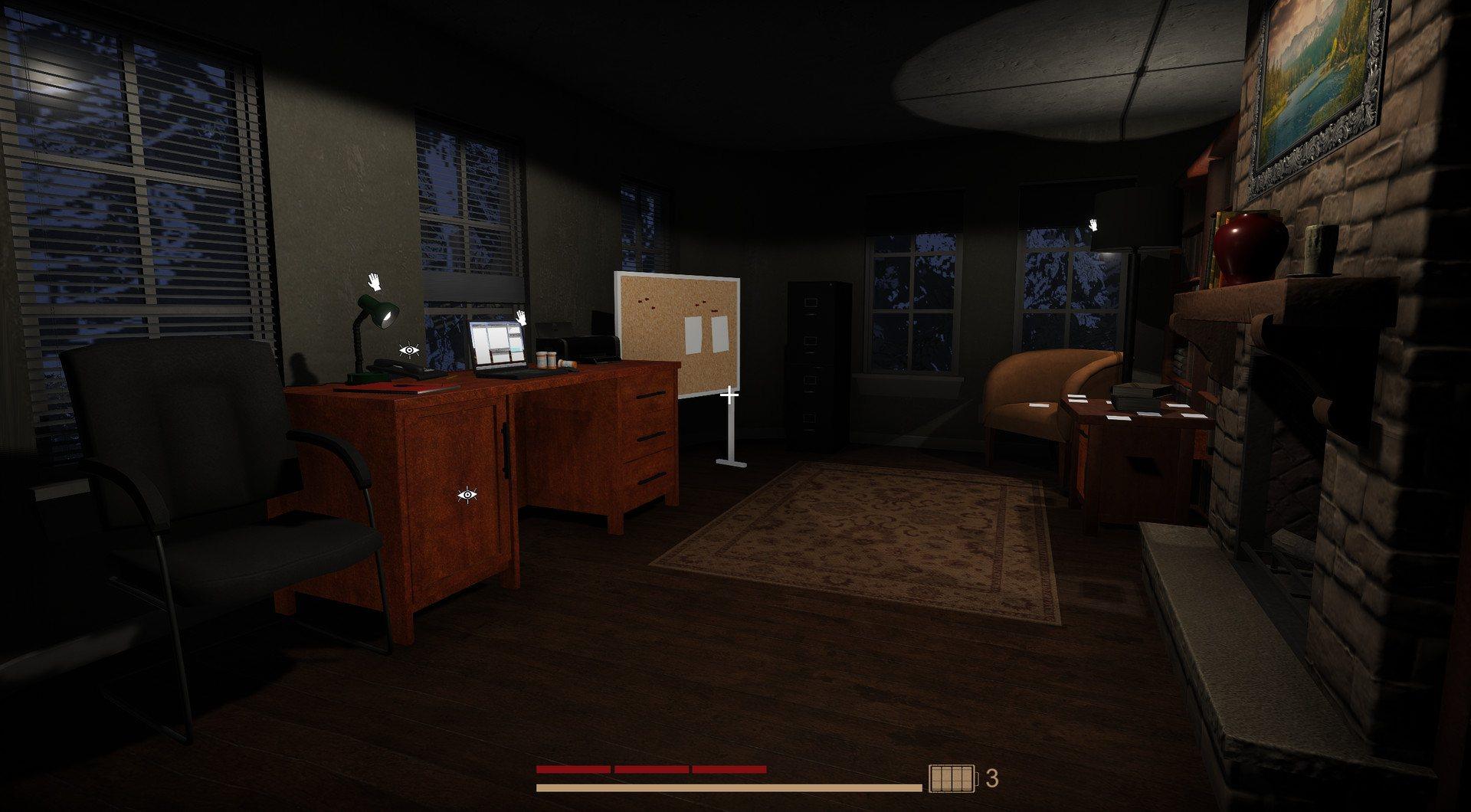Examine the desk cabinet with the eye prompt
This screenshot has width=1471, height=812.
(467, 496)
